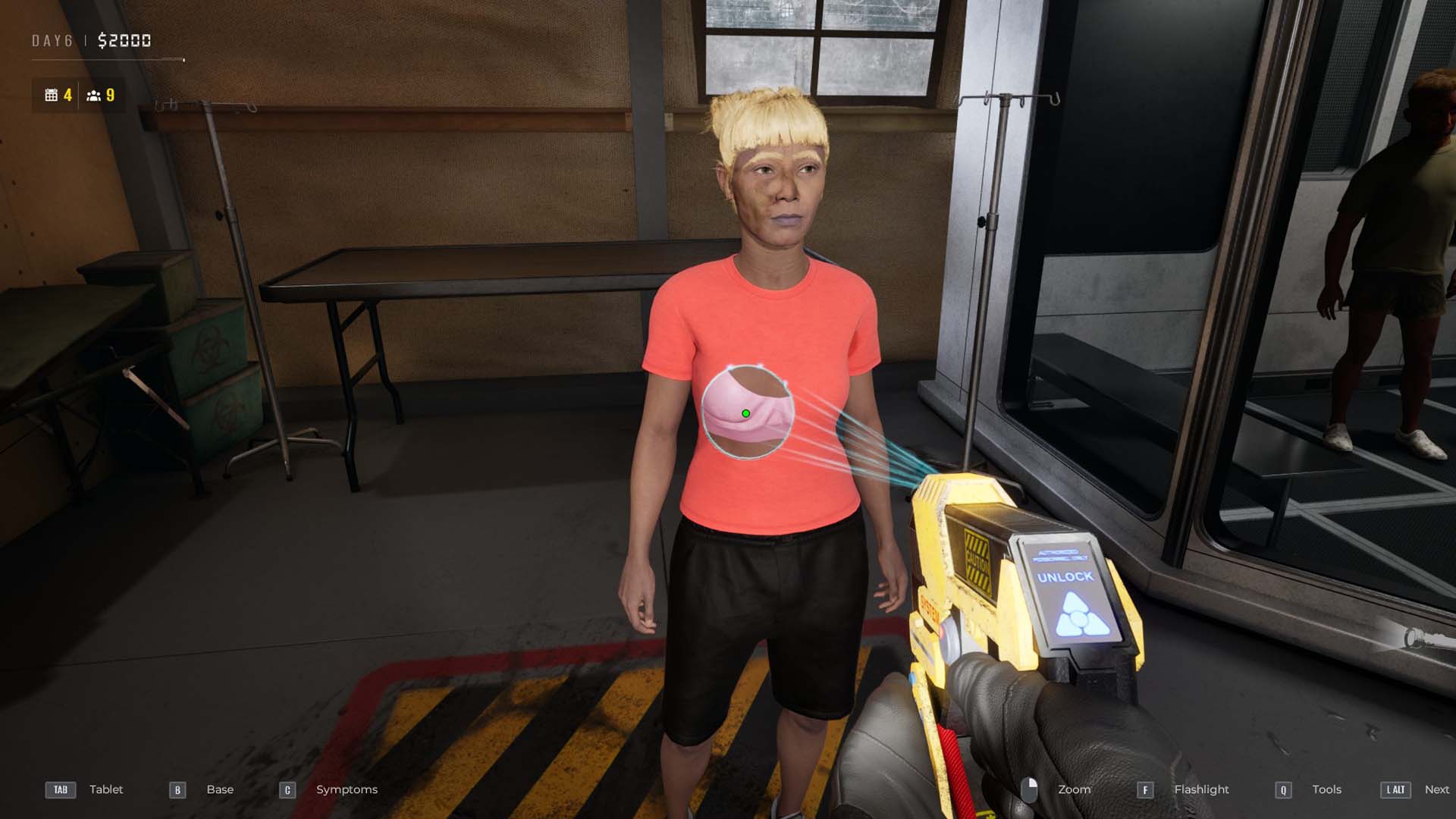Click the visitors group icon showing 9

tap(93, 96)
